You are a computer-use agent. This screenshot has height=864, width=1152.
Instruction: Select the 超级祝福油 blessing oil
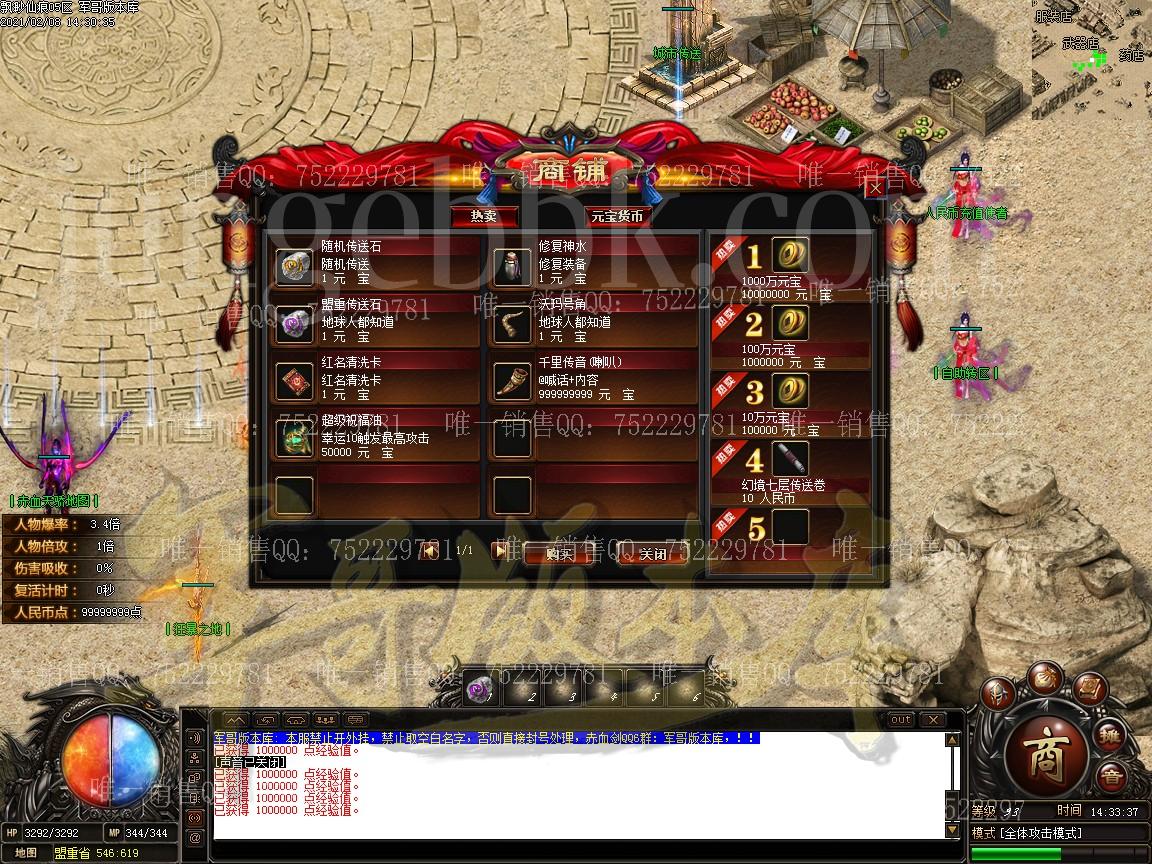294,438
